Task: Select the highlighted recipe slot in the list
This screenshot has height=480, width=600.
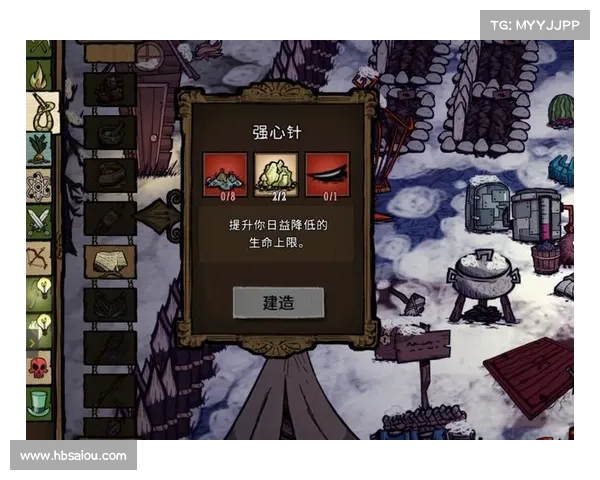Action: coord(110,260)
